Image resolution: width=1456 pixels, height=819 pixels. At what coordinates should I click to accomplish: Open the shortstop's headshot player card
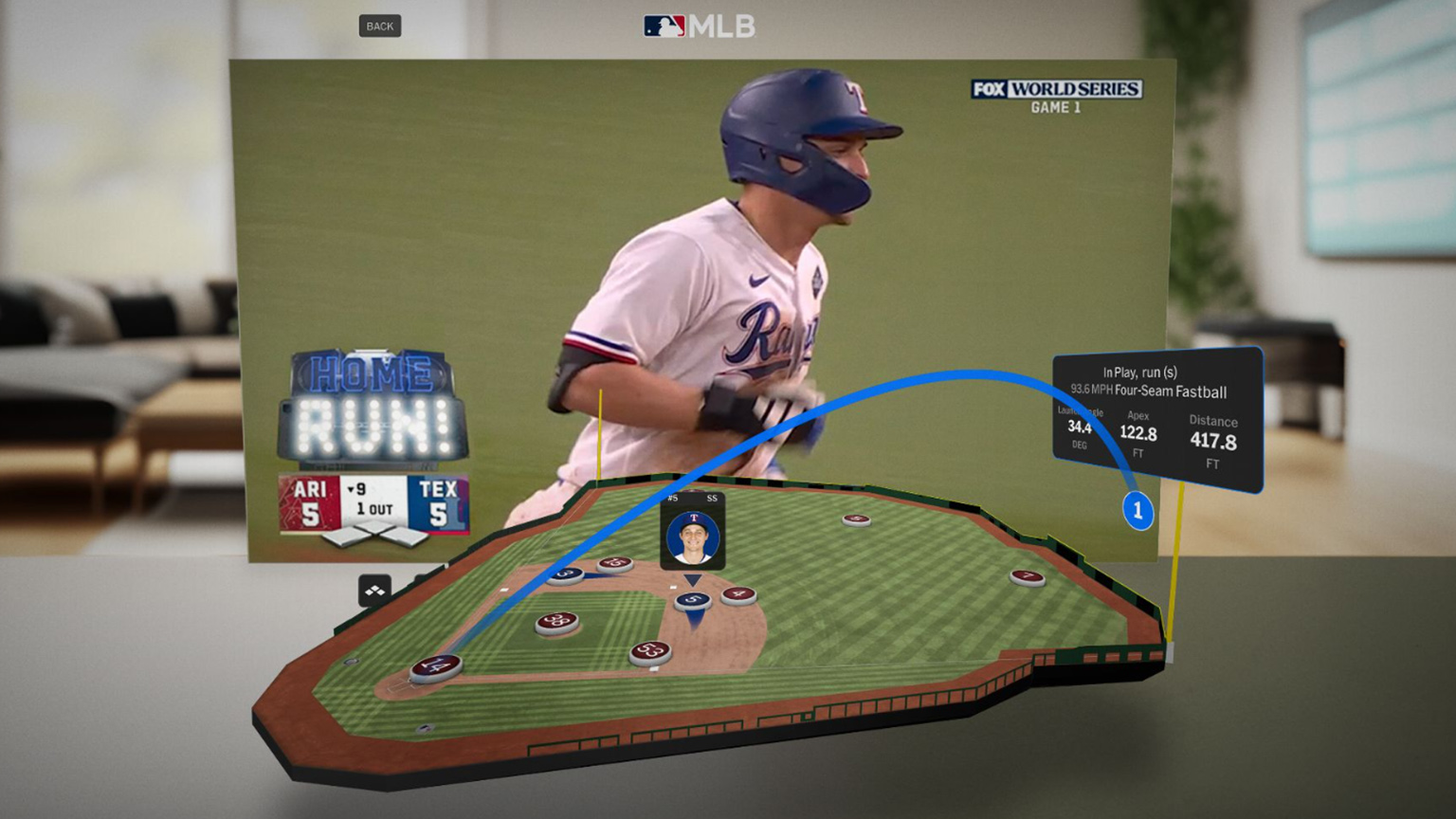693,536
